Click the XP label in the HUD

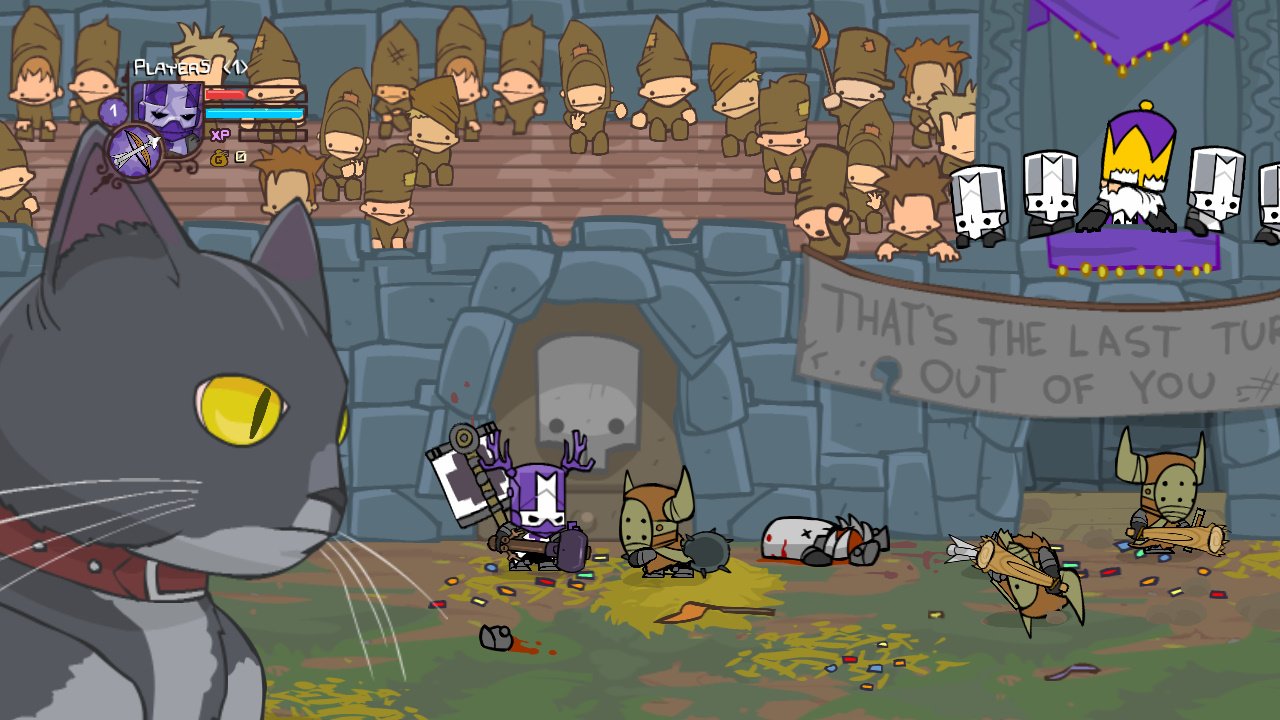219,134
